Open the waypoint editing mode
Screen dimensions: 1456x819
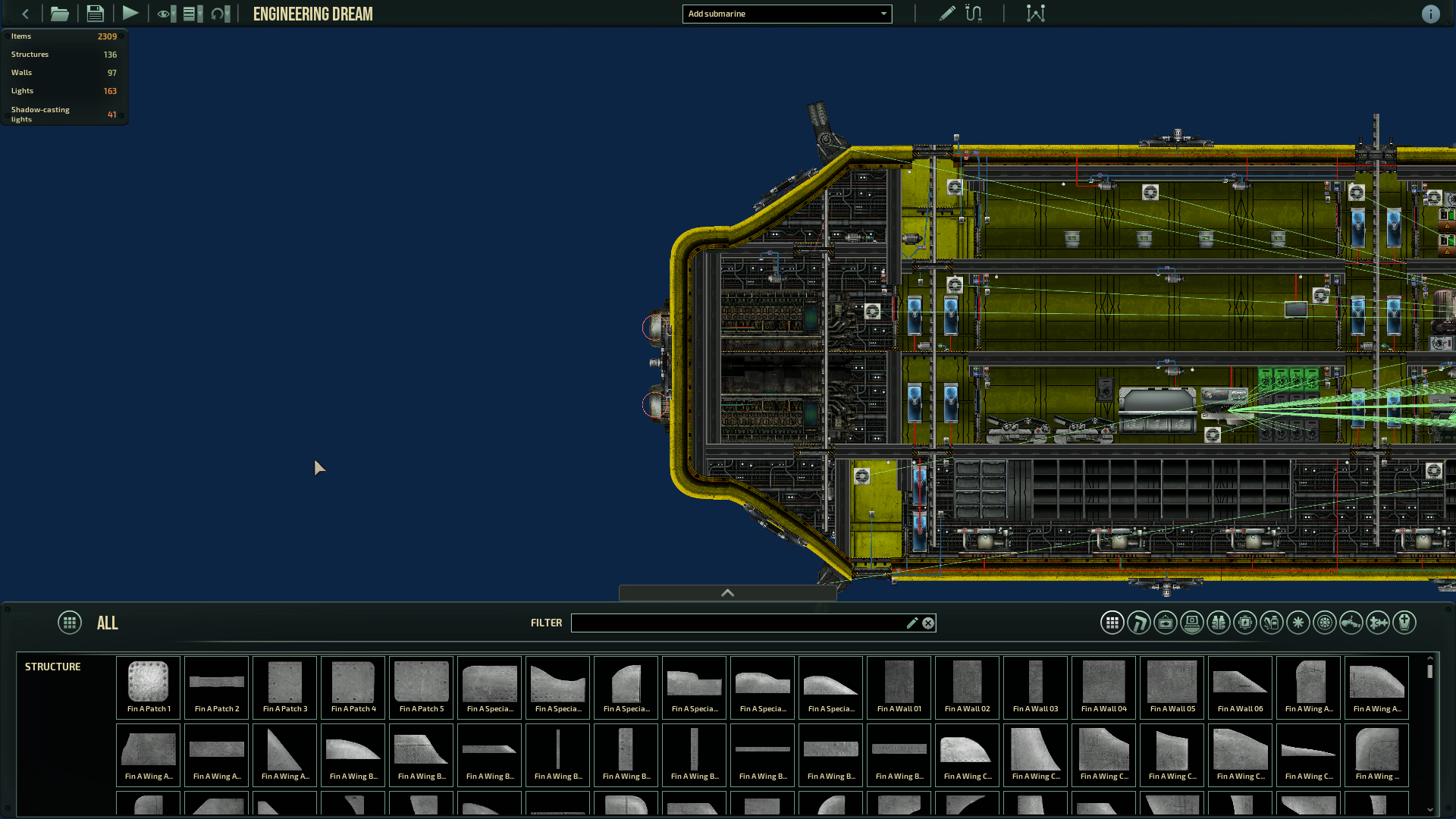[1036, 14]
